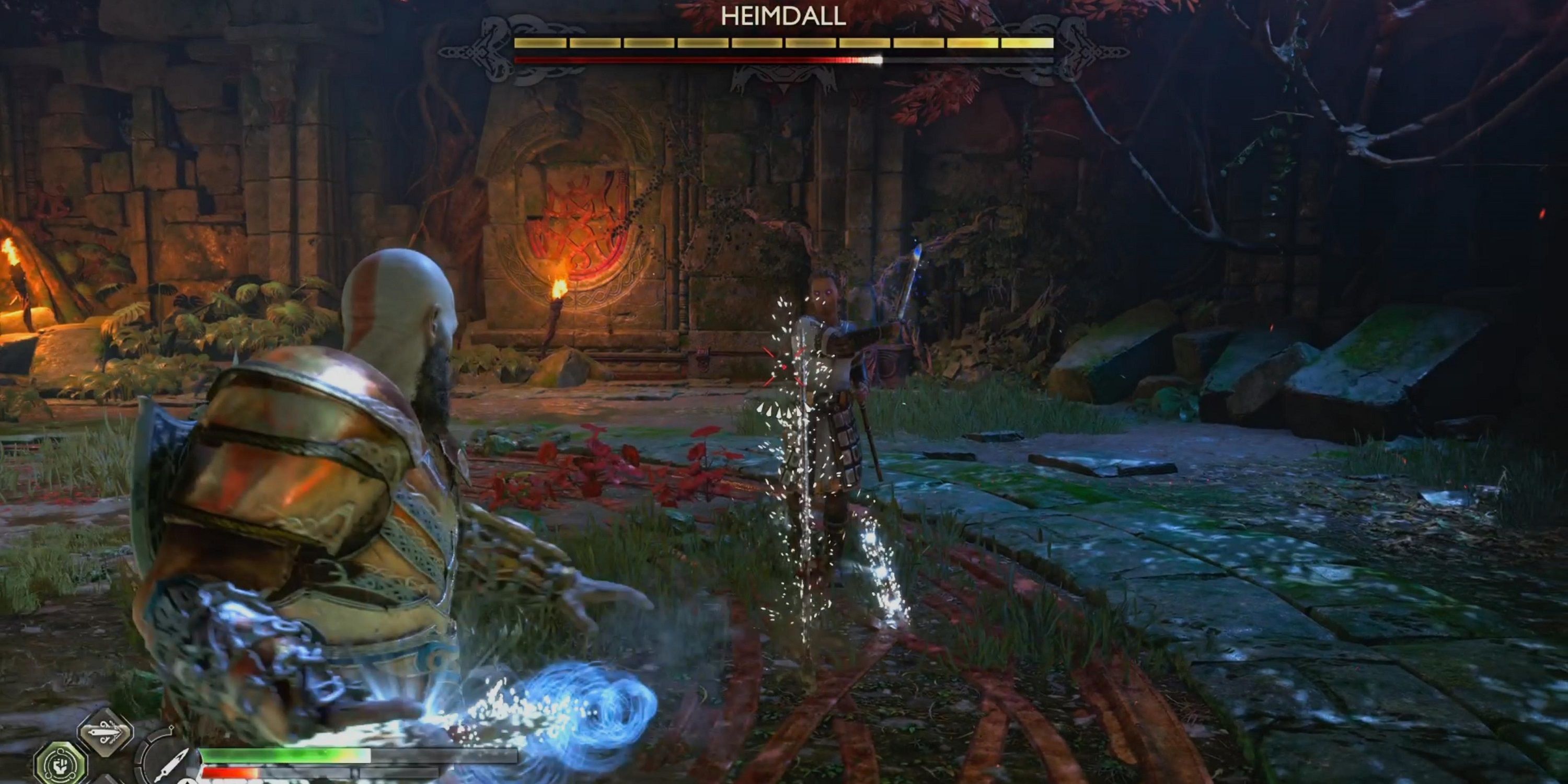Toggle the green Spartan Rage octagon
This screenshot has width=1568, height=784.
point(61,765)
